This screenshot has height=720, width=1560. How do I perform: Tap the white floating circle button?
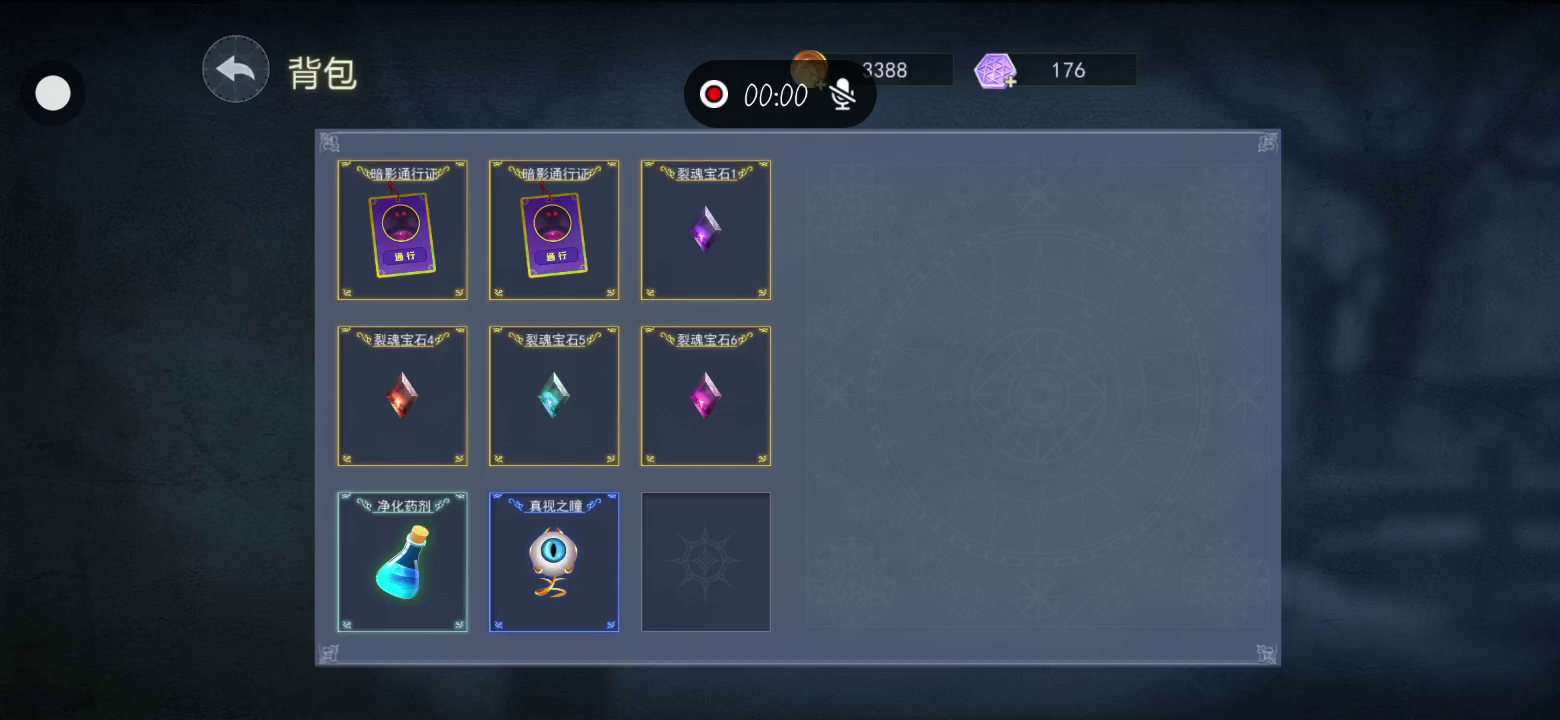point(53,93)
